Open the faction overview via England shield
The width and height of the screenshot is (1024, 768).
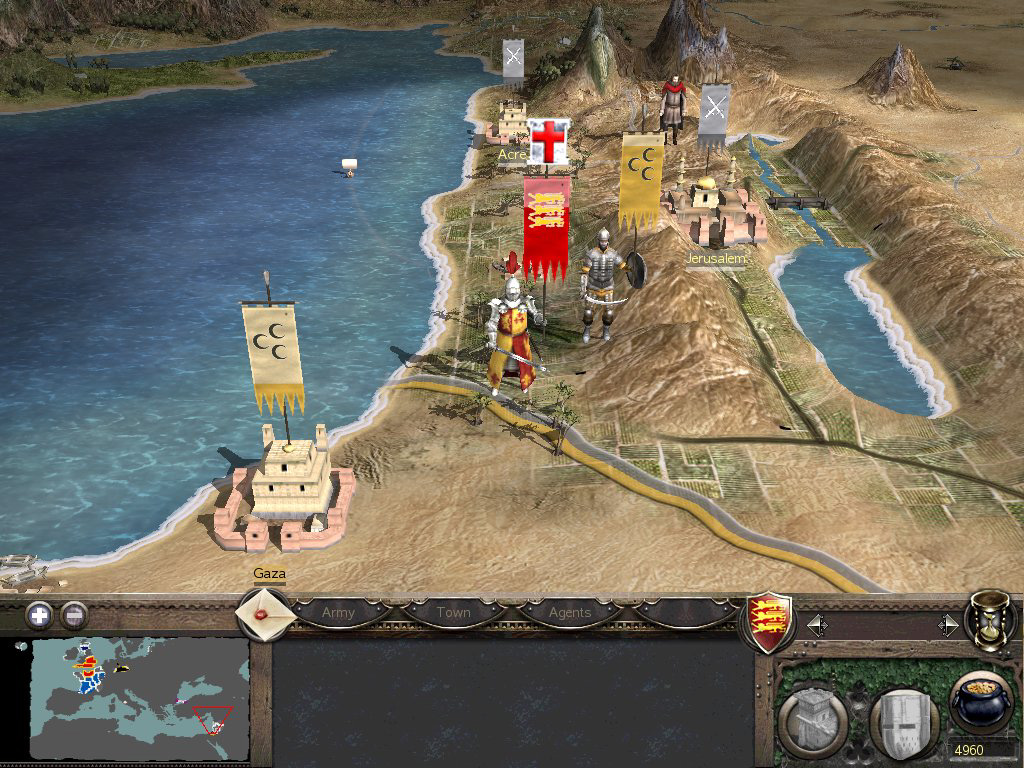(x=771, y=621)
